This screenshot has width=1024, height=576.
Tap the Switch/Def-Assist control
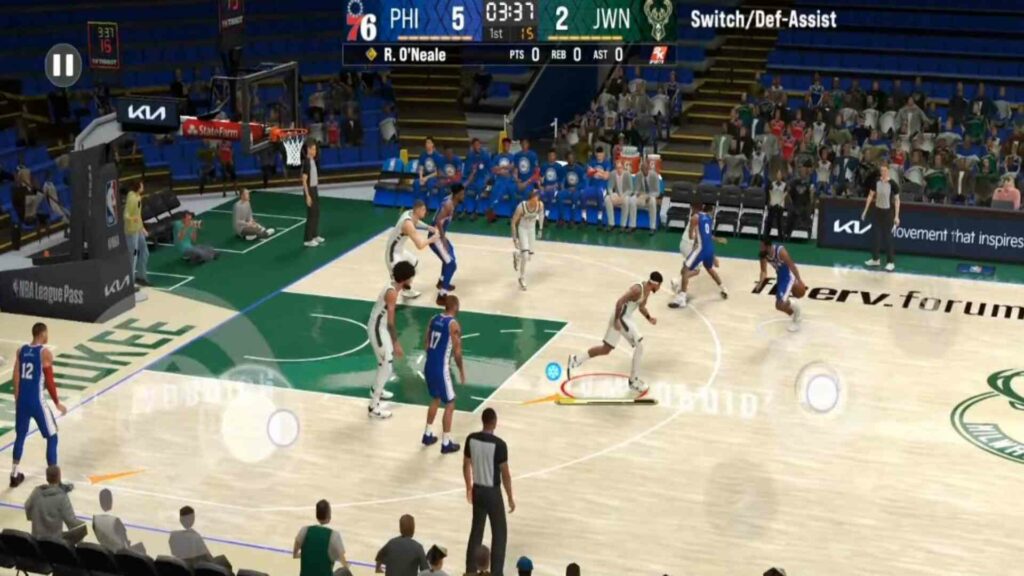(763, 19)
